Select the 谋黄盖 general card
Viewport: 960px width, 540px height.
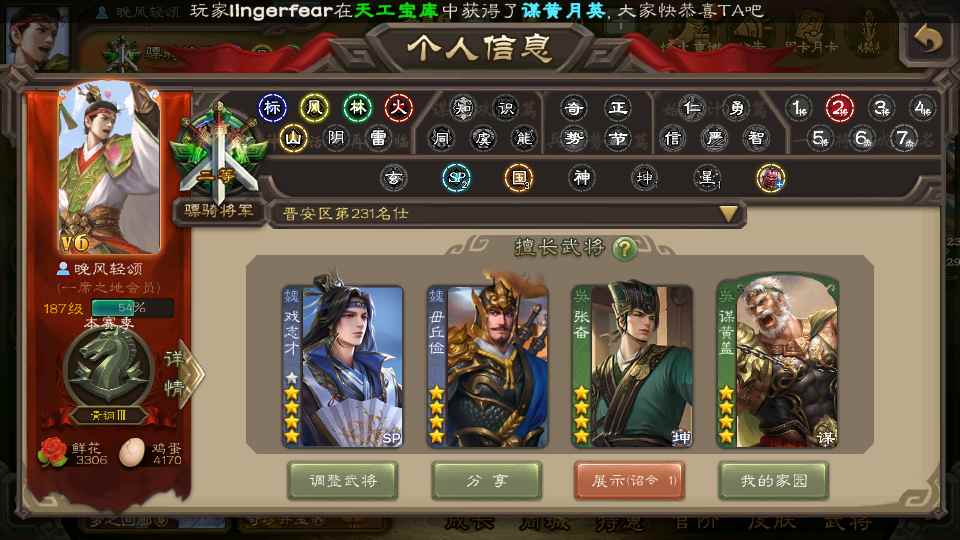click(777, 366)
